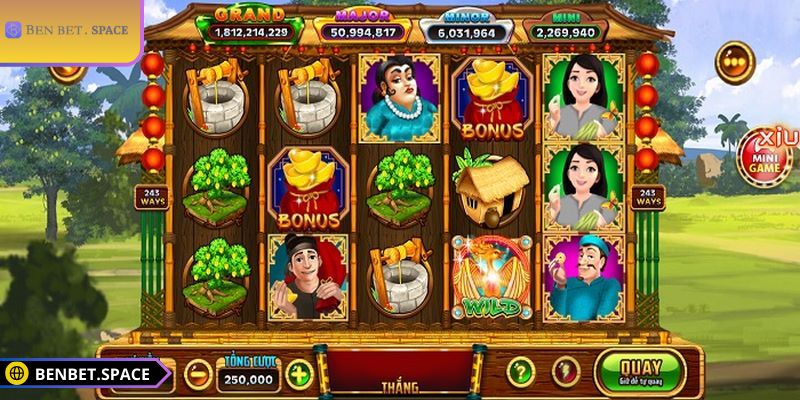Spin the reels with the QUAY button
800x400 pixels.
[x=639, y=371]
